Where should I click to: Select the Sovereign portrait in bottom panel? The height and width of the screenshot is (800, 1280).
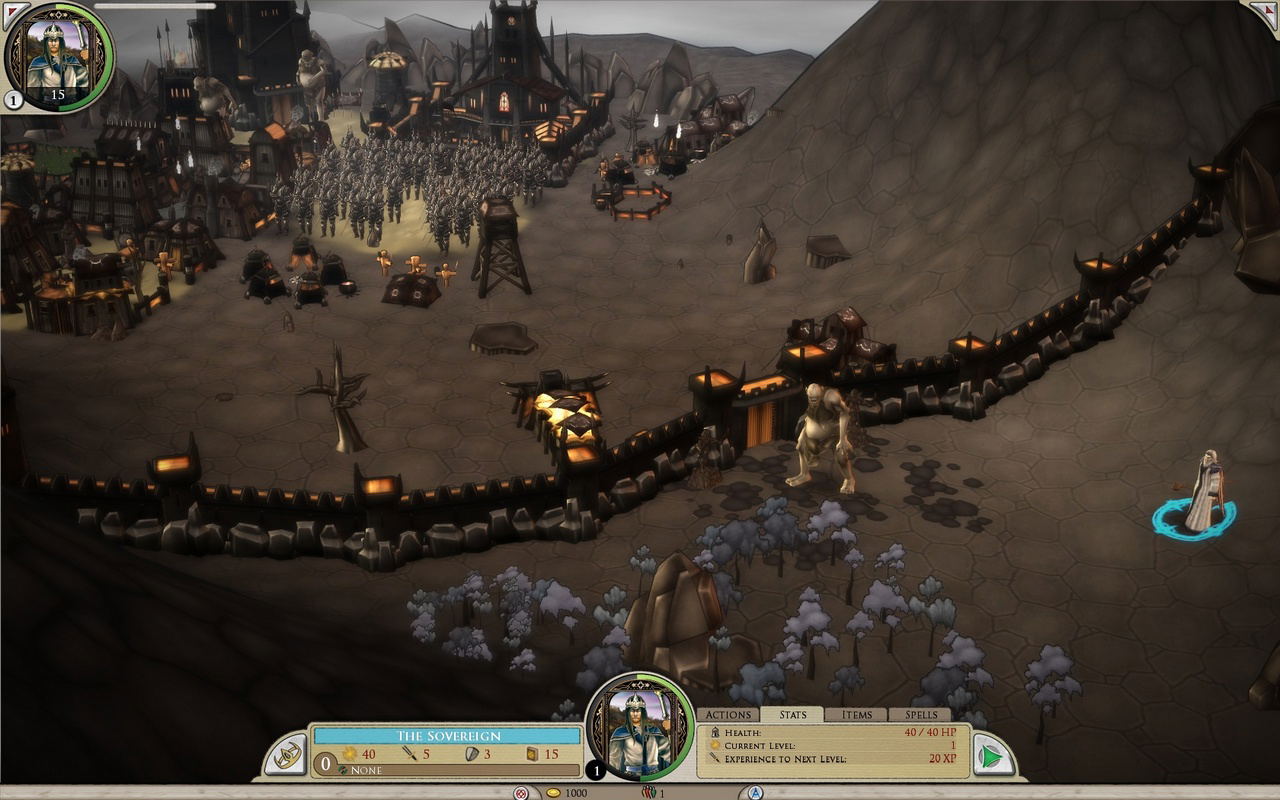(639, 727)
